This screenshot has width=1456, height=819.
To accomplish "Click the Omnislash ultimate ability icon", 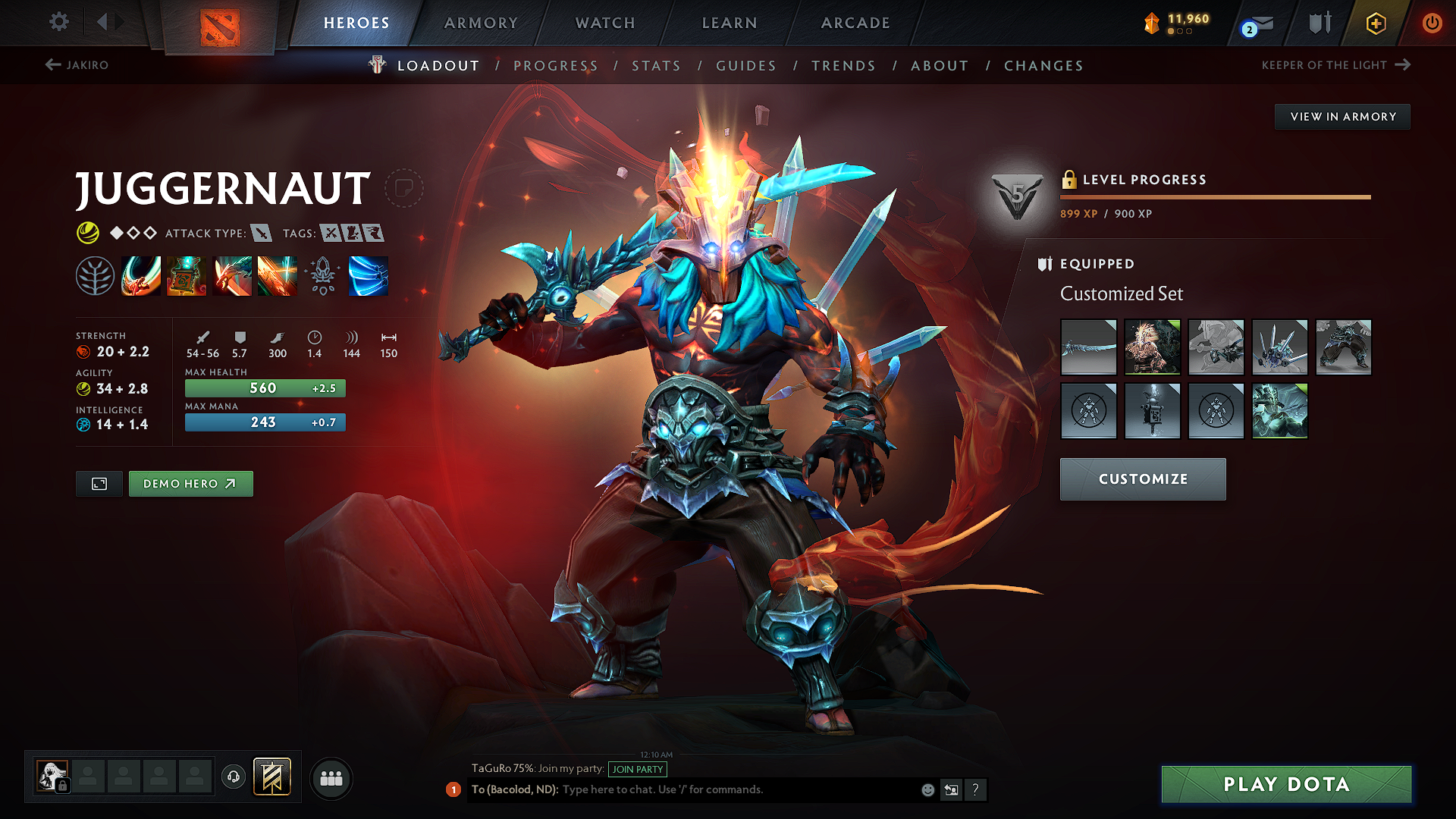I will (x=369, y=277).
